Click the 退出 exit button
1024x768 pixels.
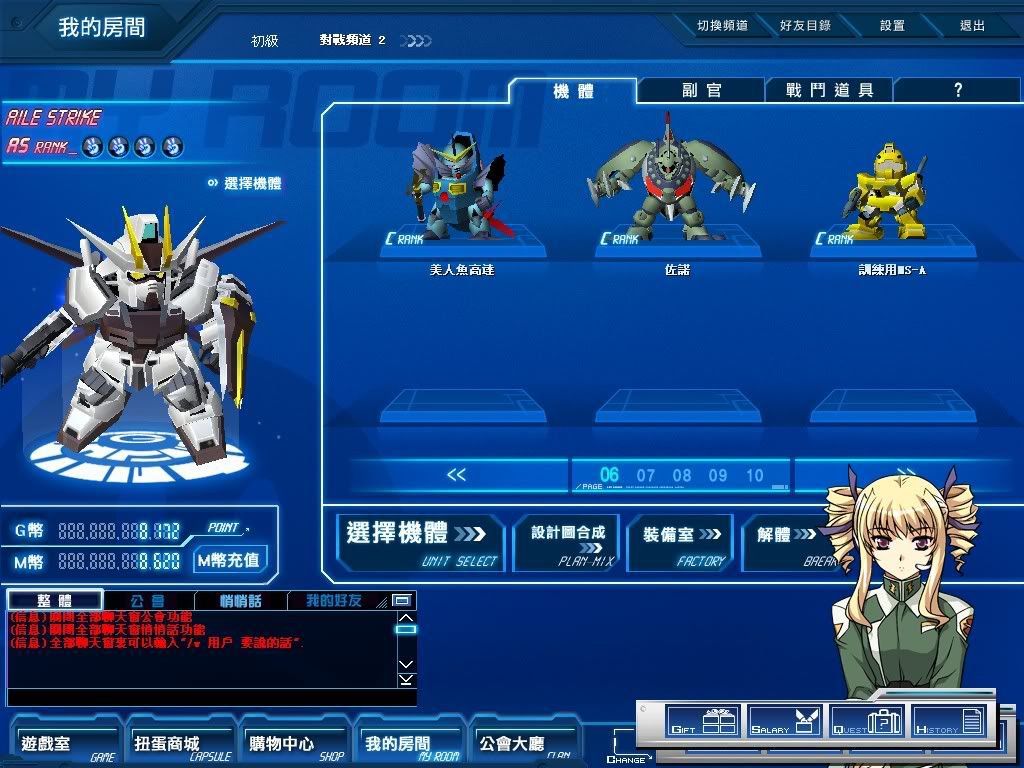972,26
